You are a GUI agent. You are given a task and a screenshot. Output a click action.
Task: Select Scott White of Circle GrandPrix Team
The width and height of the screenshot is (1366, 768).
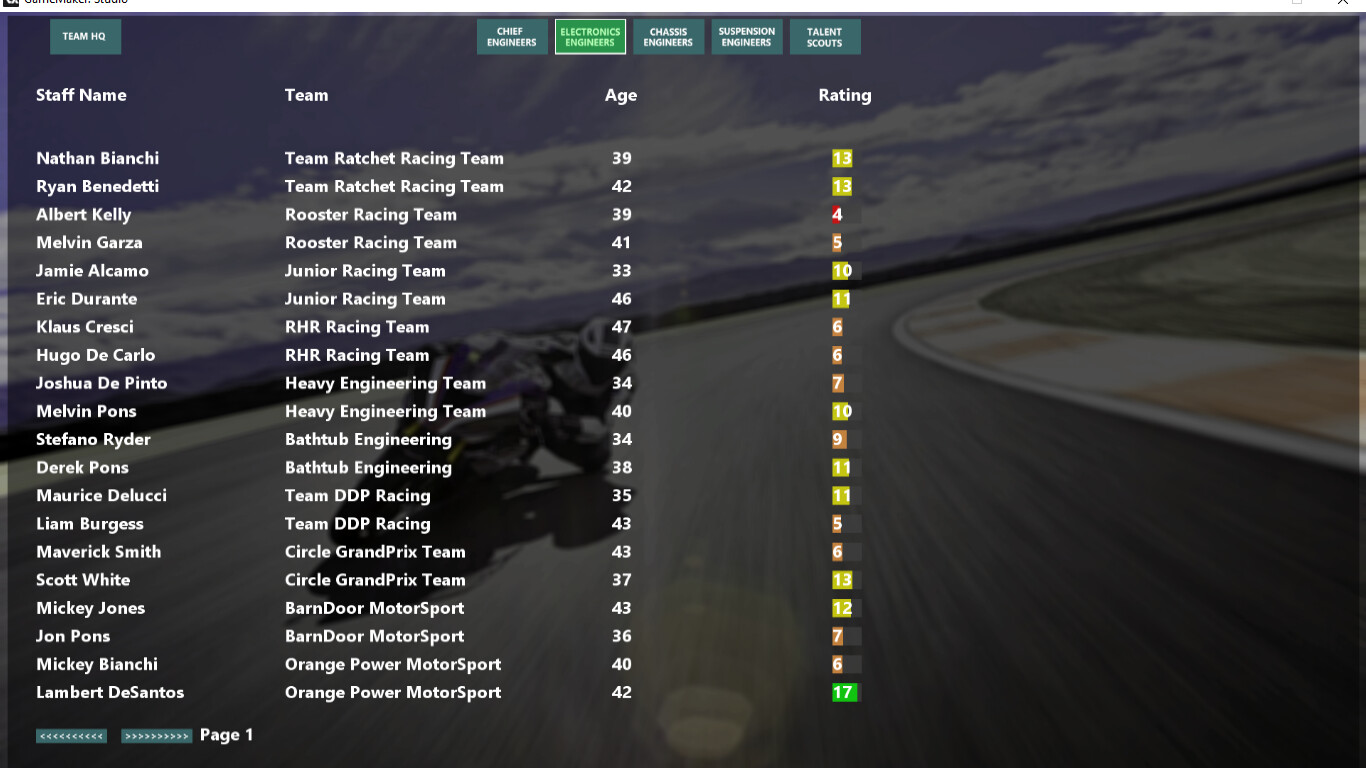coord(83,580)
